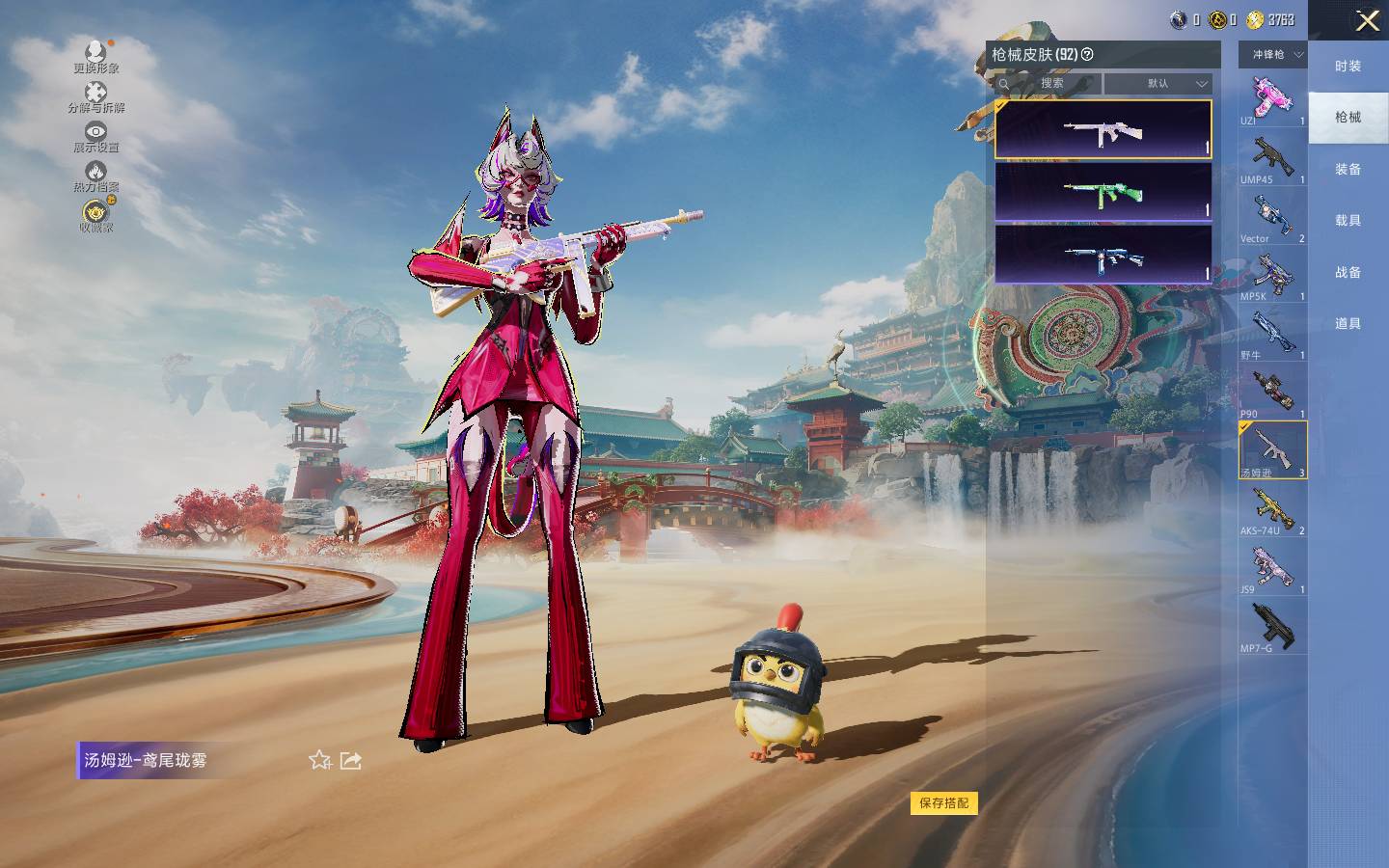1389x868 pixels.
Task: Favorite the skin with the star icon
Action: click(x=320, y=760)
